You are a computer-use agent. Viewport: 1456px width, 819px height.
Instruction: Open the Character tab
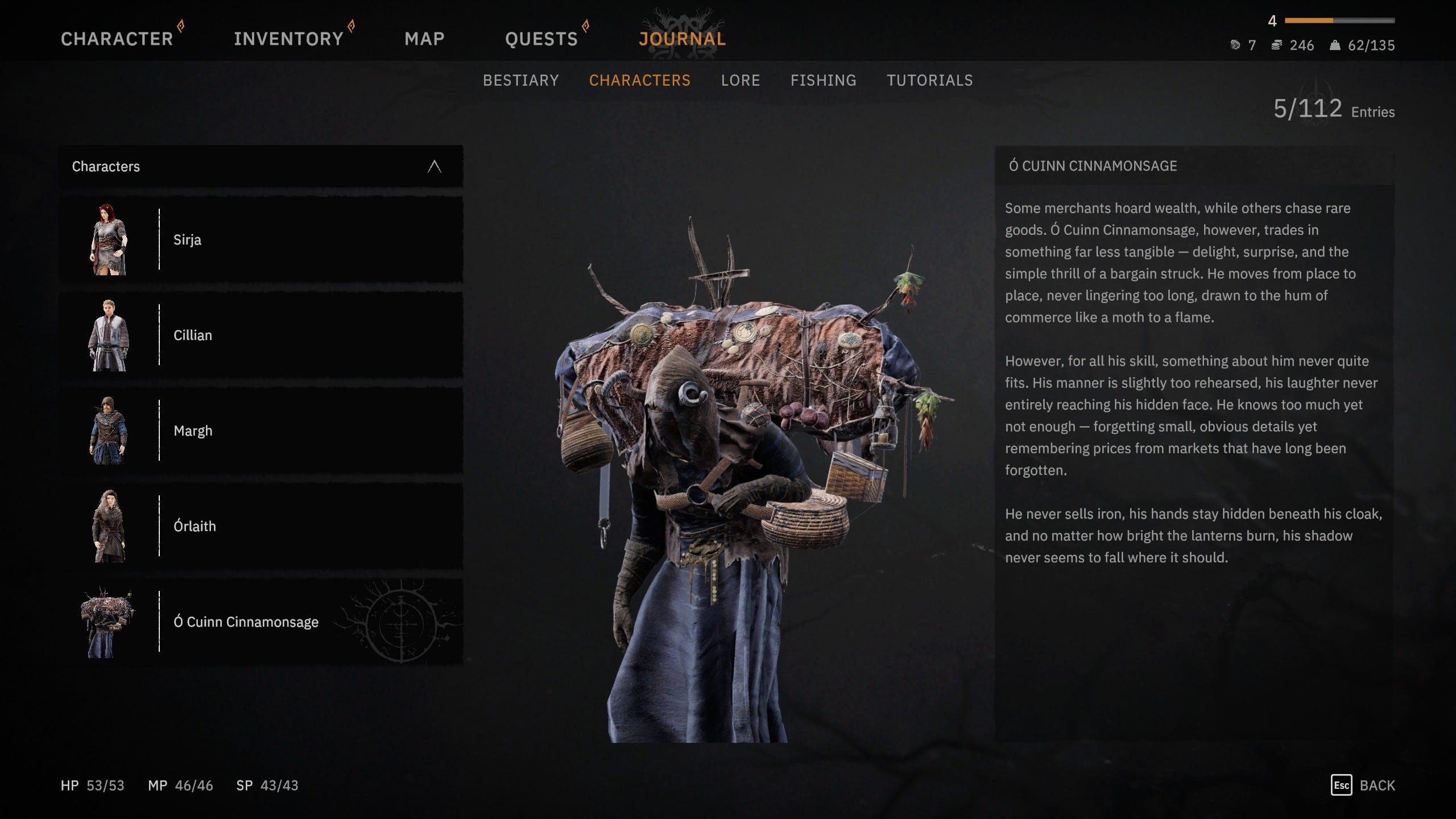[x=117, y=39]
